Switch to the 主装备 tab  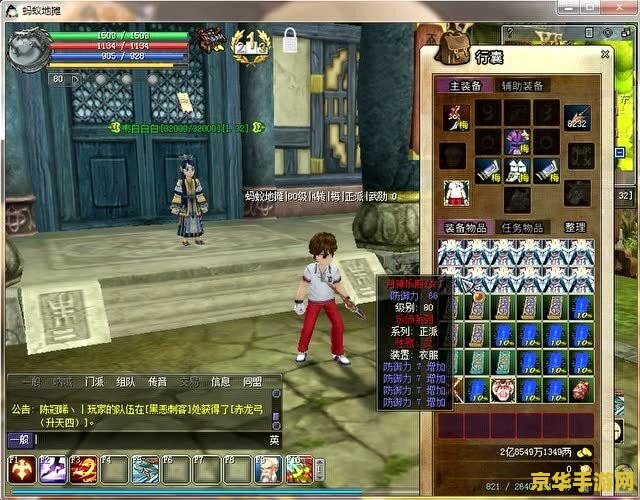tap(465, 86)
